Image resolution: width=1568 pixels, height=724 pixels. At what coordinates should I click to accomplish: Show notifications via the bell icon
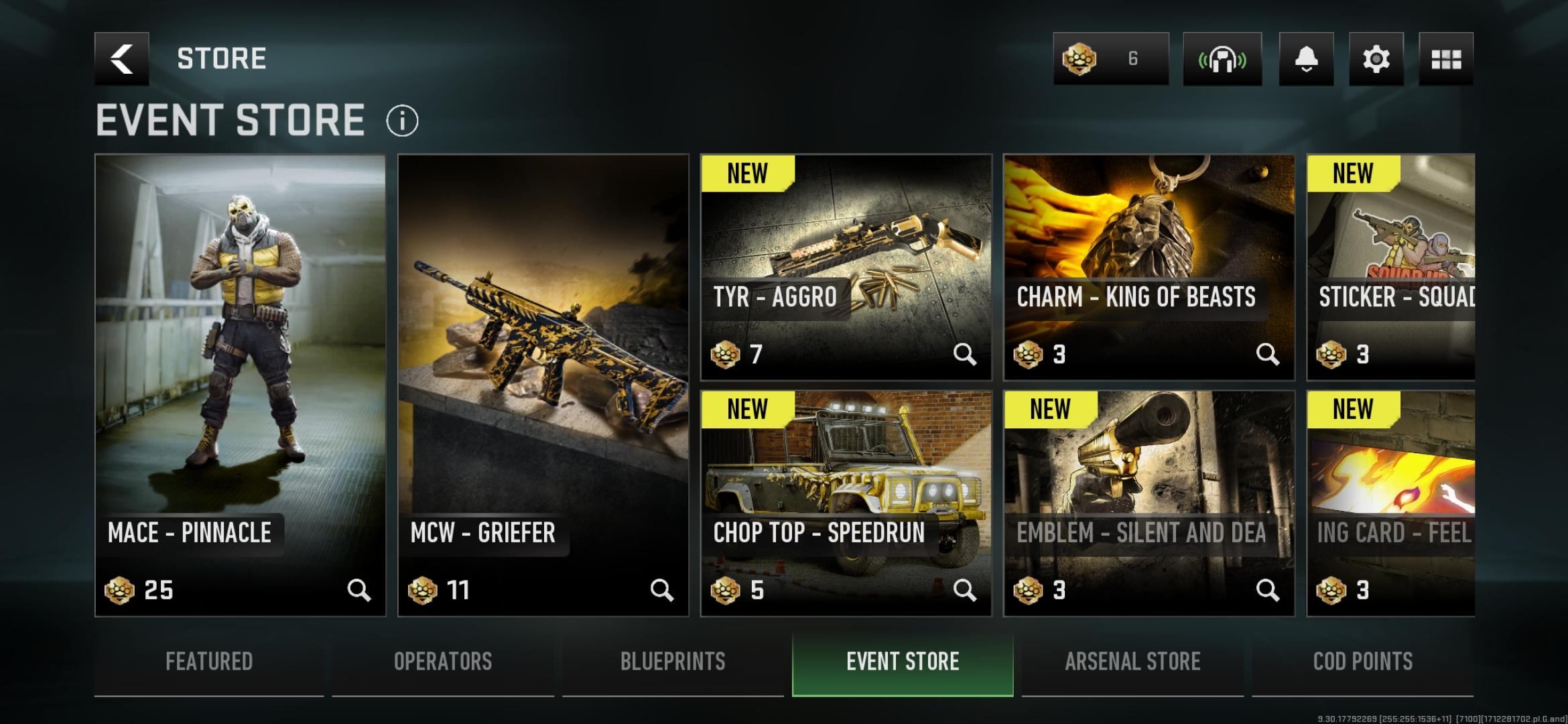(1306, 59)
